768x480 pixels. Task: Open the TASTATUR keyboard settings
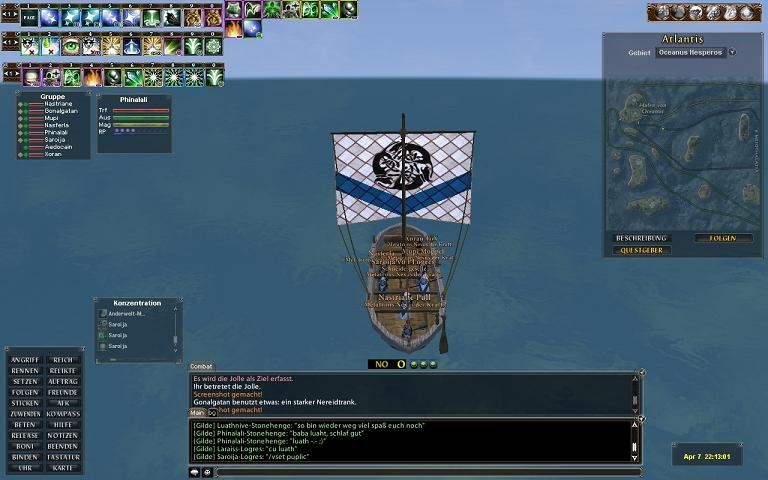62,457
